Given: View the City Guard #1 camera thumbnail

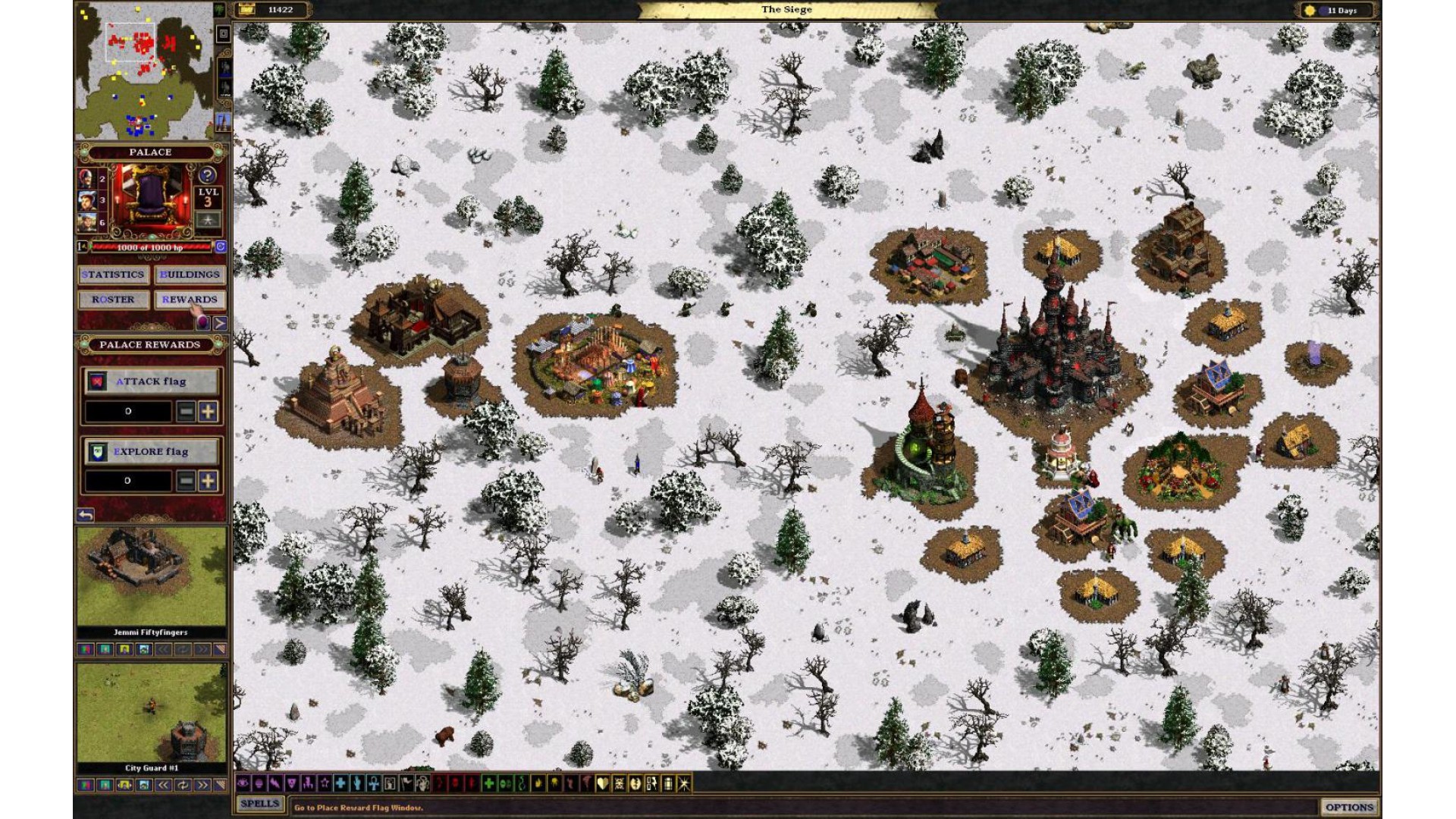Looking at the screenshot, I should 151,713.
